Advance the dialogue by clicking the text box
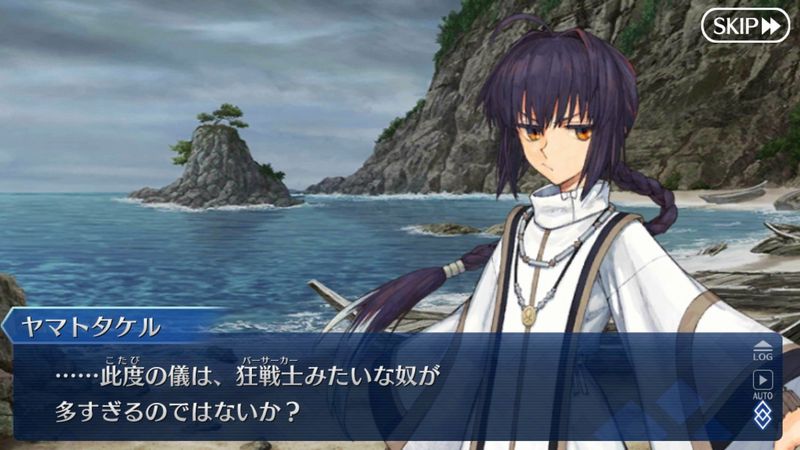Viewport: 800px width, 450px height. 380,392
